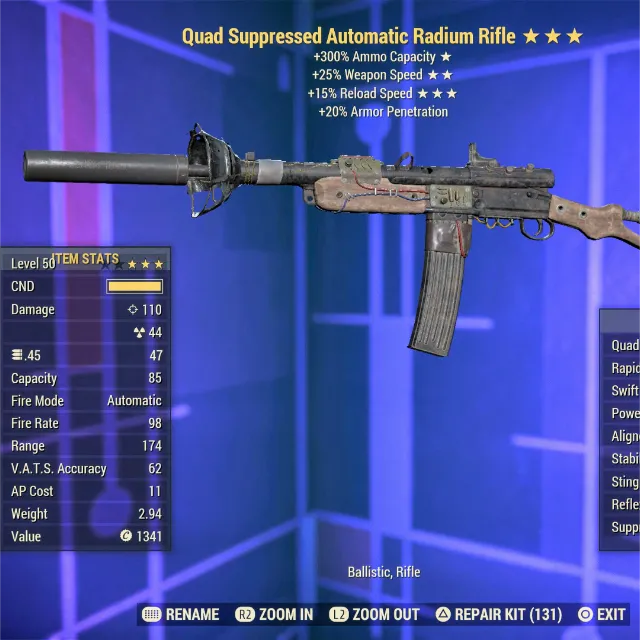Viewport: 640px width, 640px height.
Task: Click the Zoom In button
Action: pyautogui.click(x=274, y=614)
